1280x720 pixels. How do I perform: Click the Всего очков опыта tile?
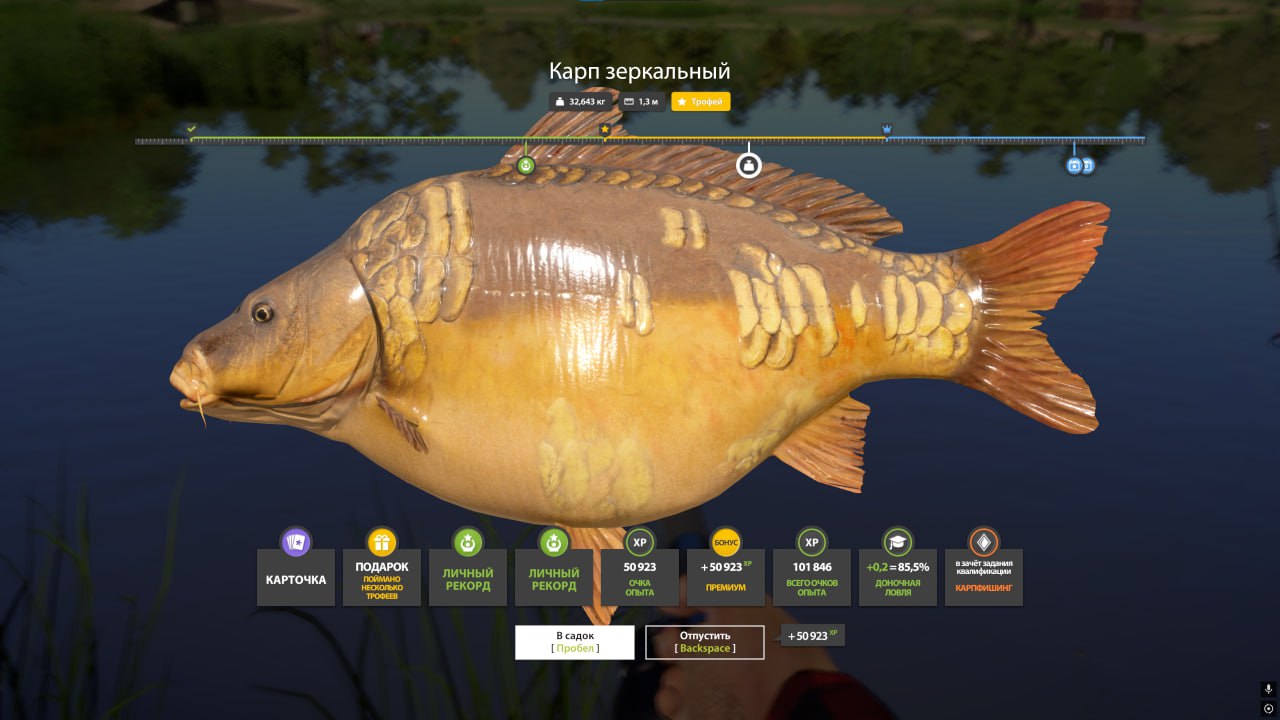click(812, 577)
